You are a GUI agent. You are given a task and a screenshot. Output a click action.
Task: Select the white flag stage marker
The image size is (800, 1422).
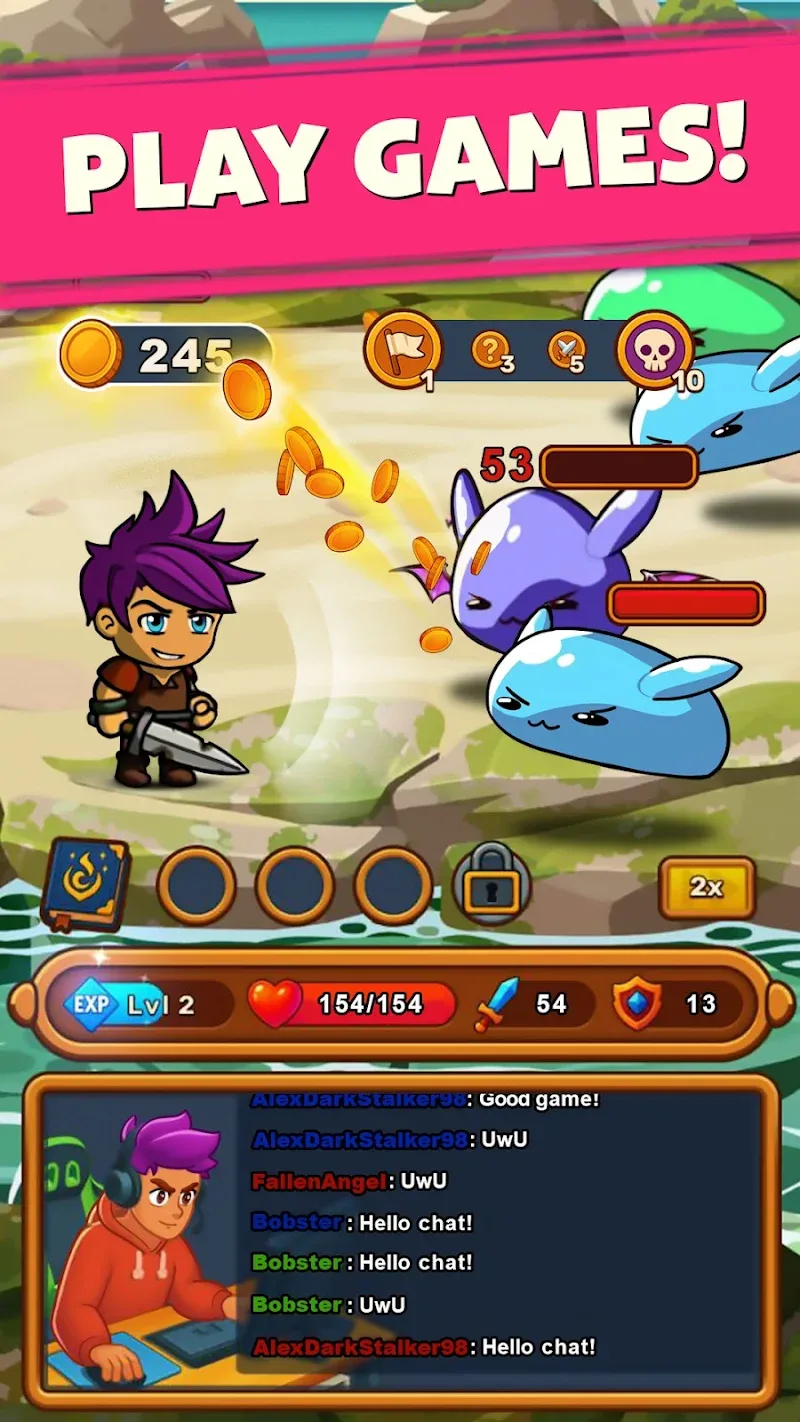402,350
